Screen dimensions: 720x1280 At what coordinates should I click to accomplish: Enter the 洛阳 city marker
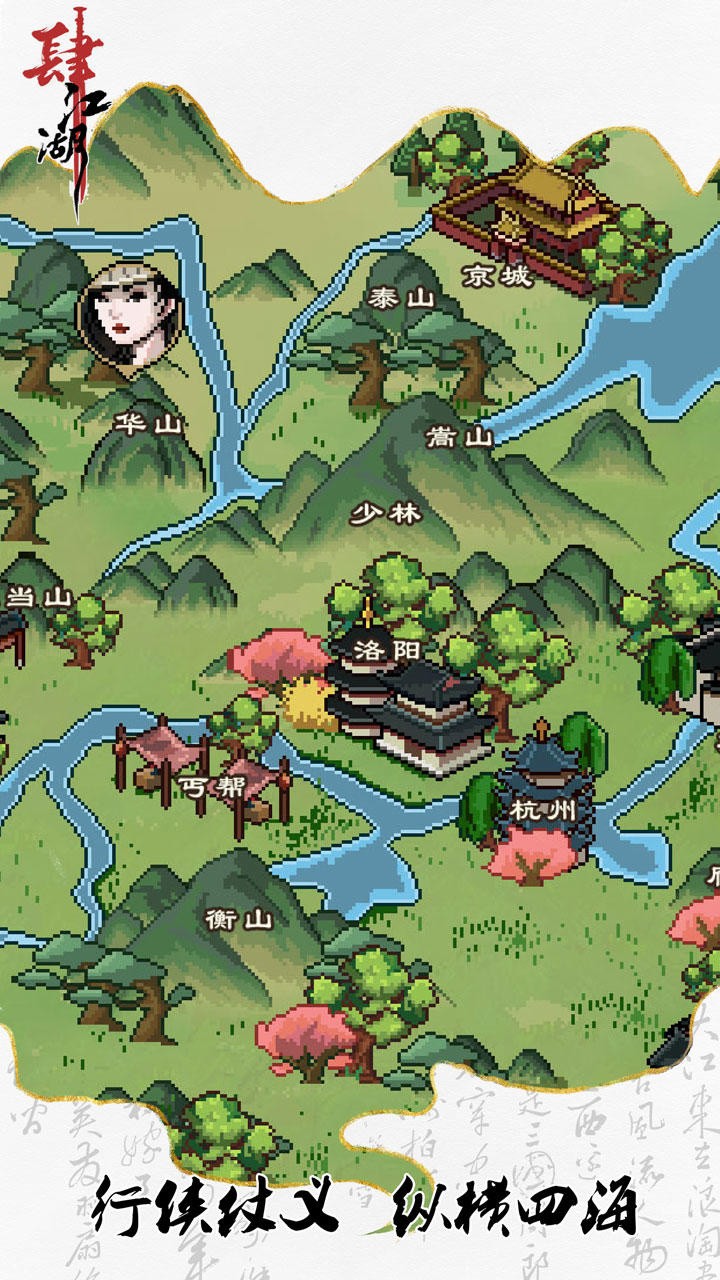point(388,651)
